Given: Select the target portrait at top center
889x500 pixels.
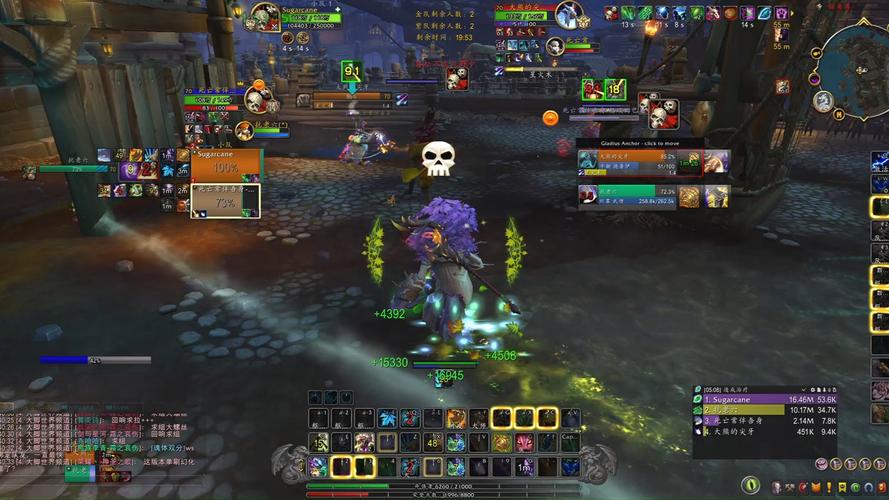Looking at the screenshot, I should point(568,16).
